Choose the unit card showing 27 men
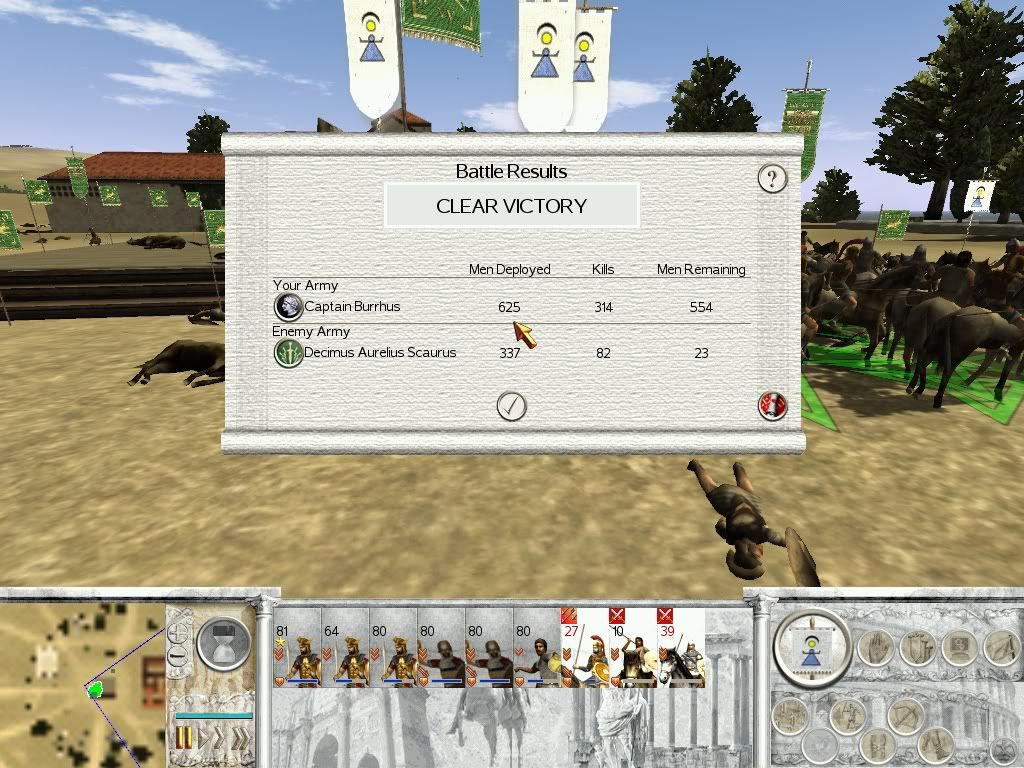 (x=584, y=648)
